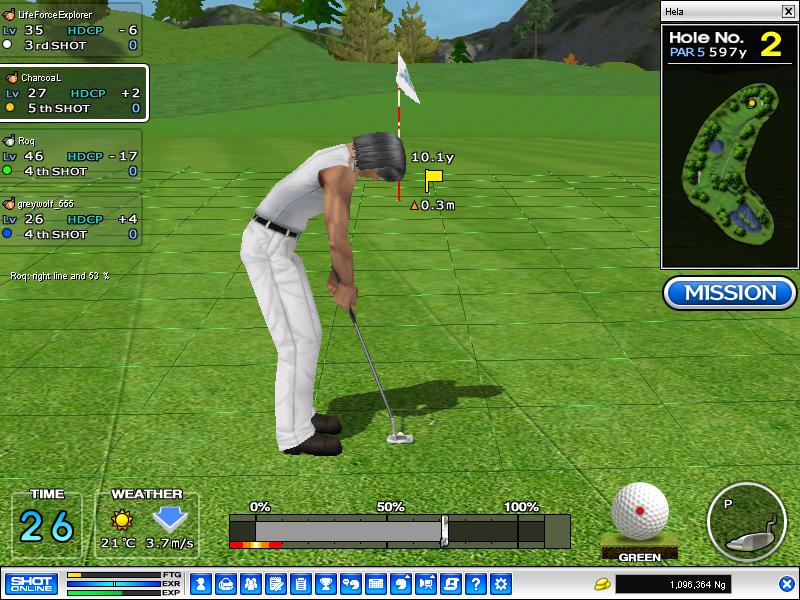Screen dimensions: 800x600
Task: Open the group of people community icon
Action: click(x=251, y=583)
